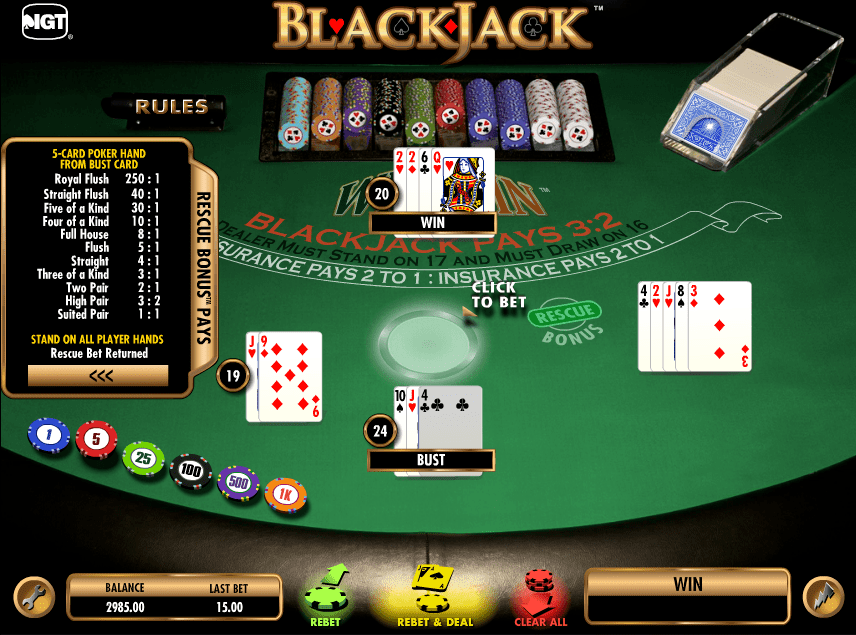Click the lightning bolt button
Screen dimensions: 856x635
pyautogui.click(x=822, y=596)
